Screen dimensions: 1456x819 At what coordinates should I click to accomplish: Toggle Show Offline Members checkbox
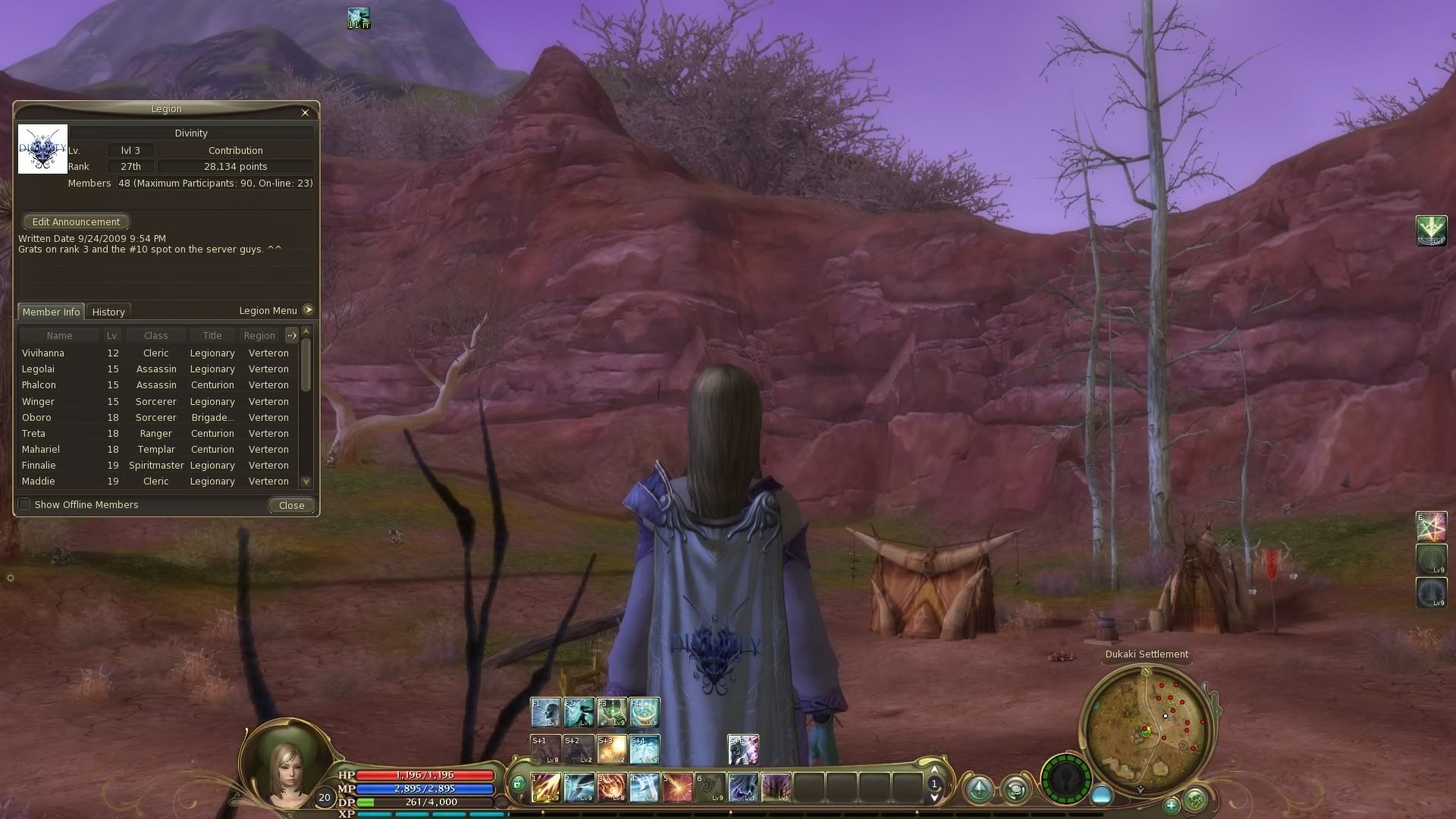[x=25, y=504]
